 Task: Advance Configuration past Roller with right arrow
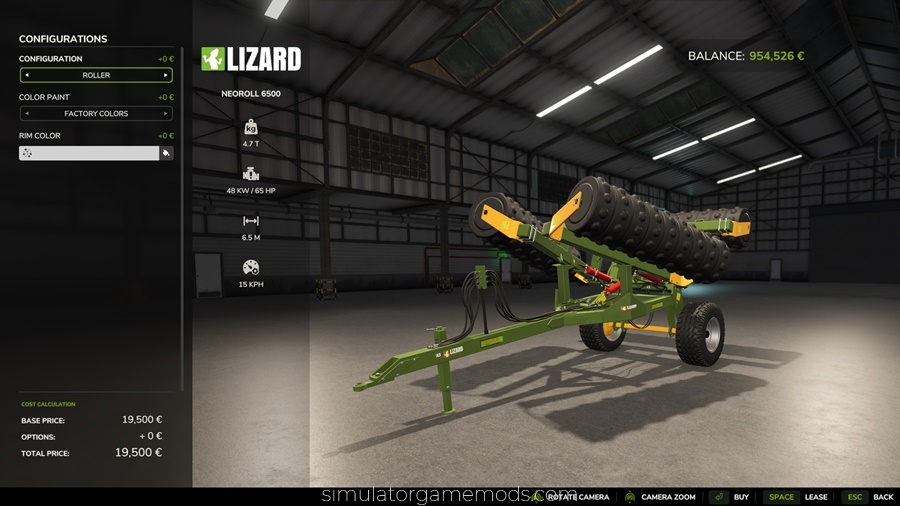point(166,75)
